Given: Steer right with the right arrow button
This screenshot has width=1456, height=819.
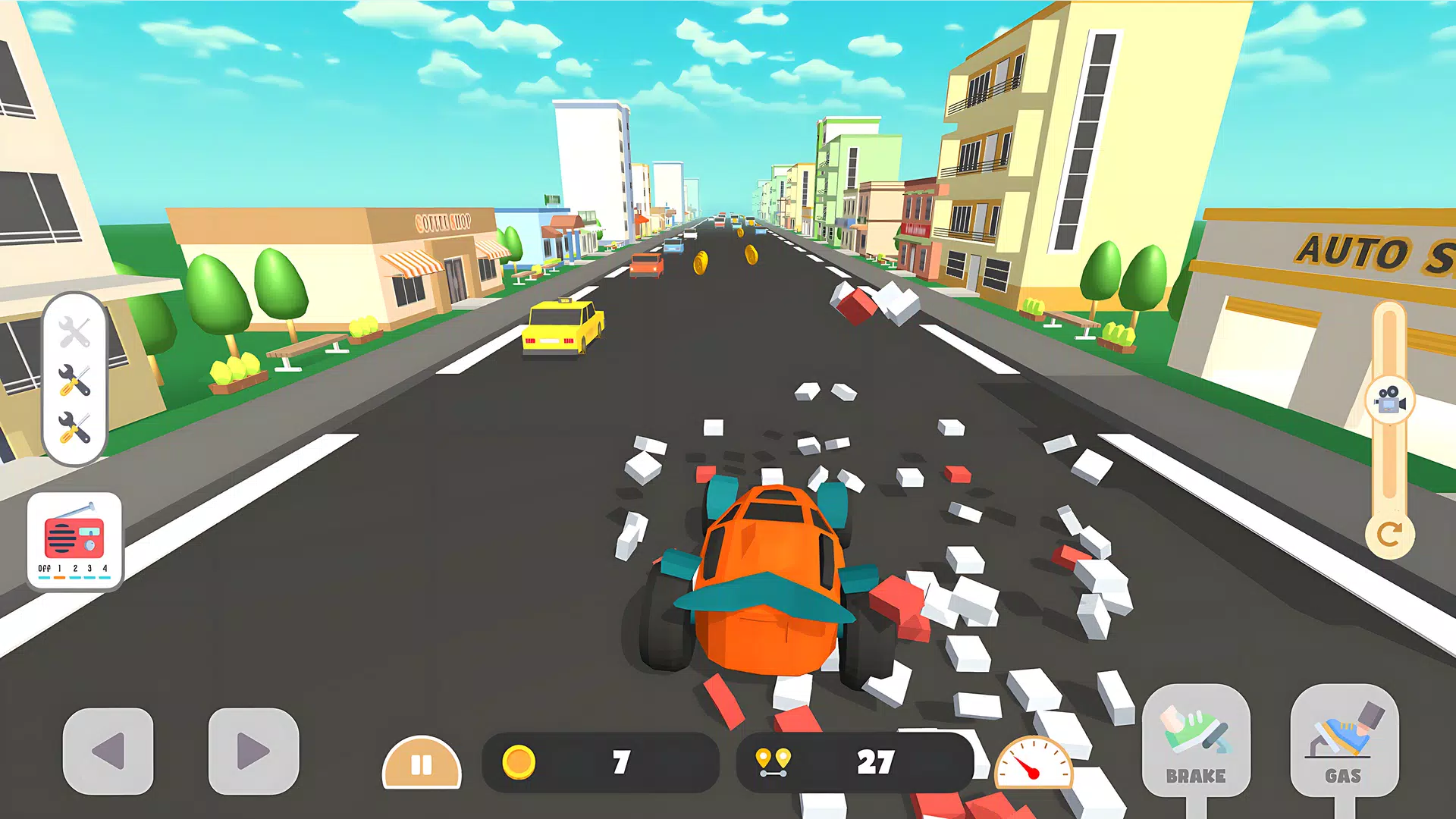Looking at the screenshot, I should (253, 751).
